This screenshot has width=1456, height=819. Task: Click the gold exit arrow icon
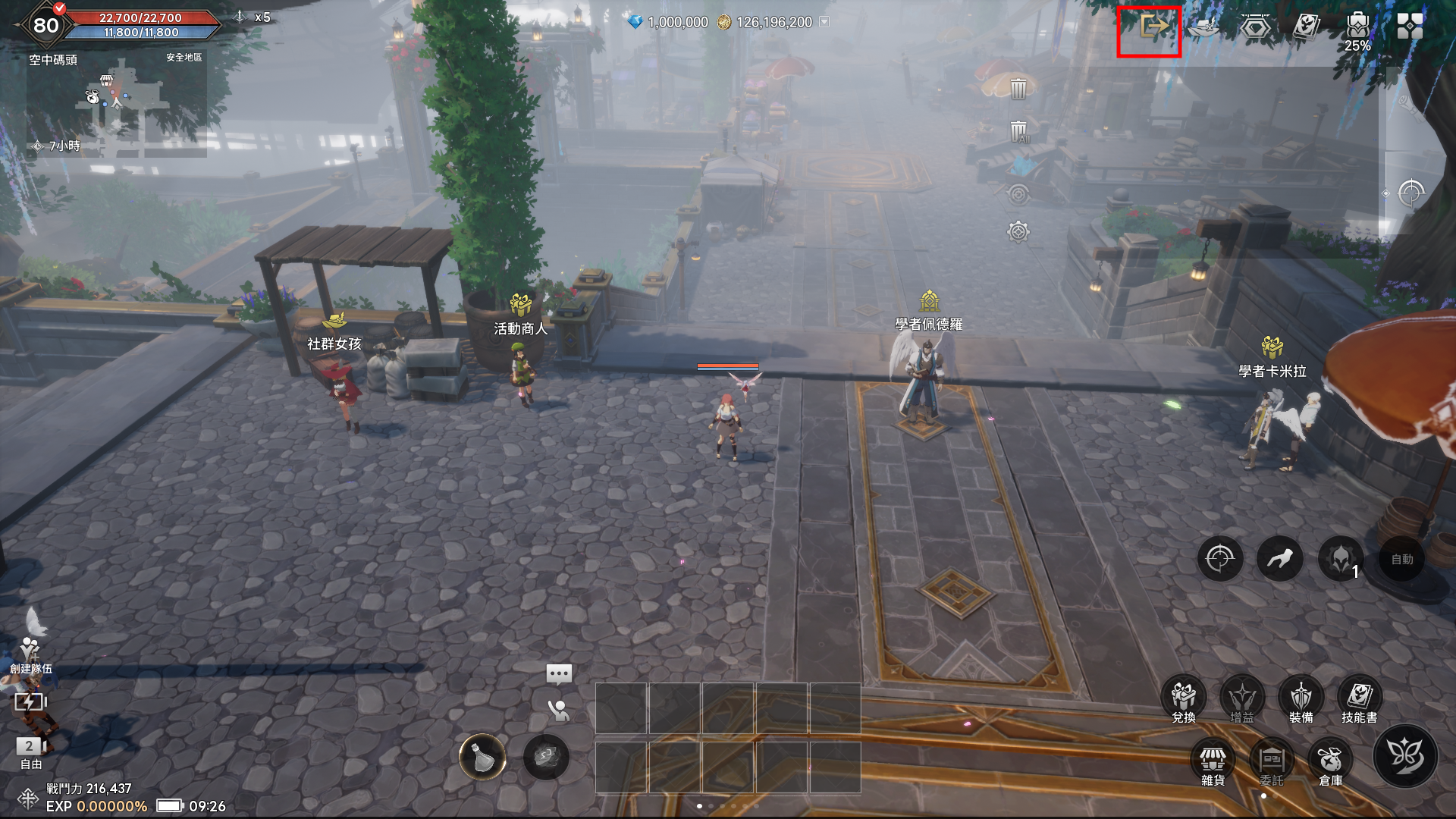point(1153,27)
